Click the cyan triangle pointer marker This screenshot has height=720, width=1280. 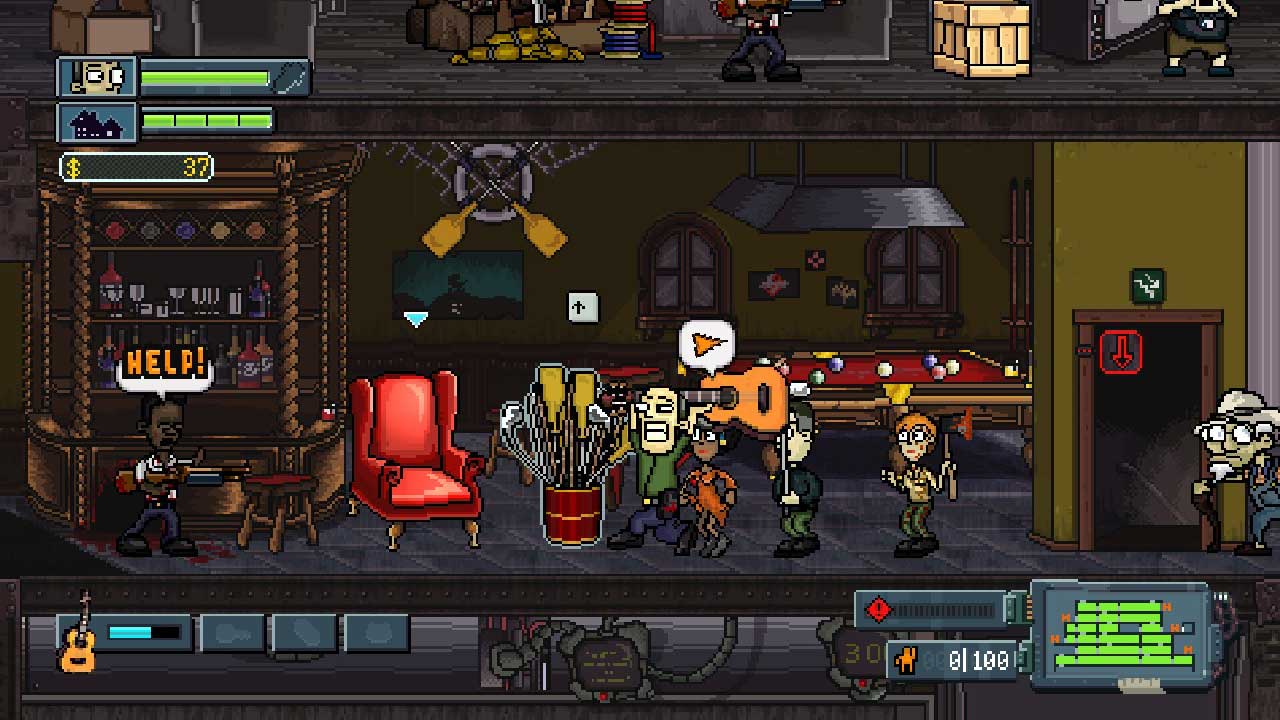pyautogui.click(x=416, y=319)
